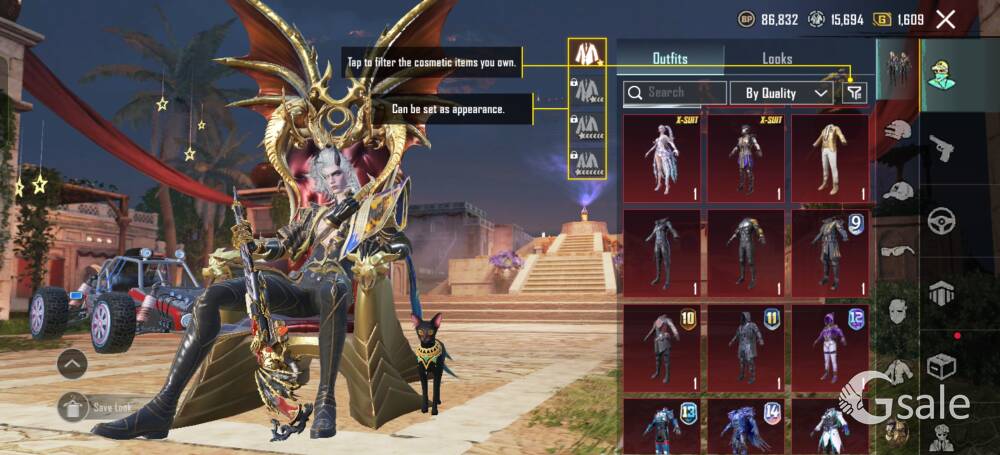This screenshot has width=1000, height=455.
Task: Close the inventory screen with the X
Action: (x=945, y=19)
